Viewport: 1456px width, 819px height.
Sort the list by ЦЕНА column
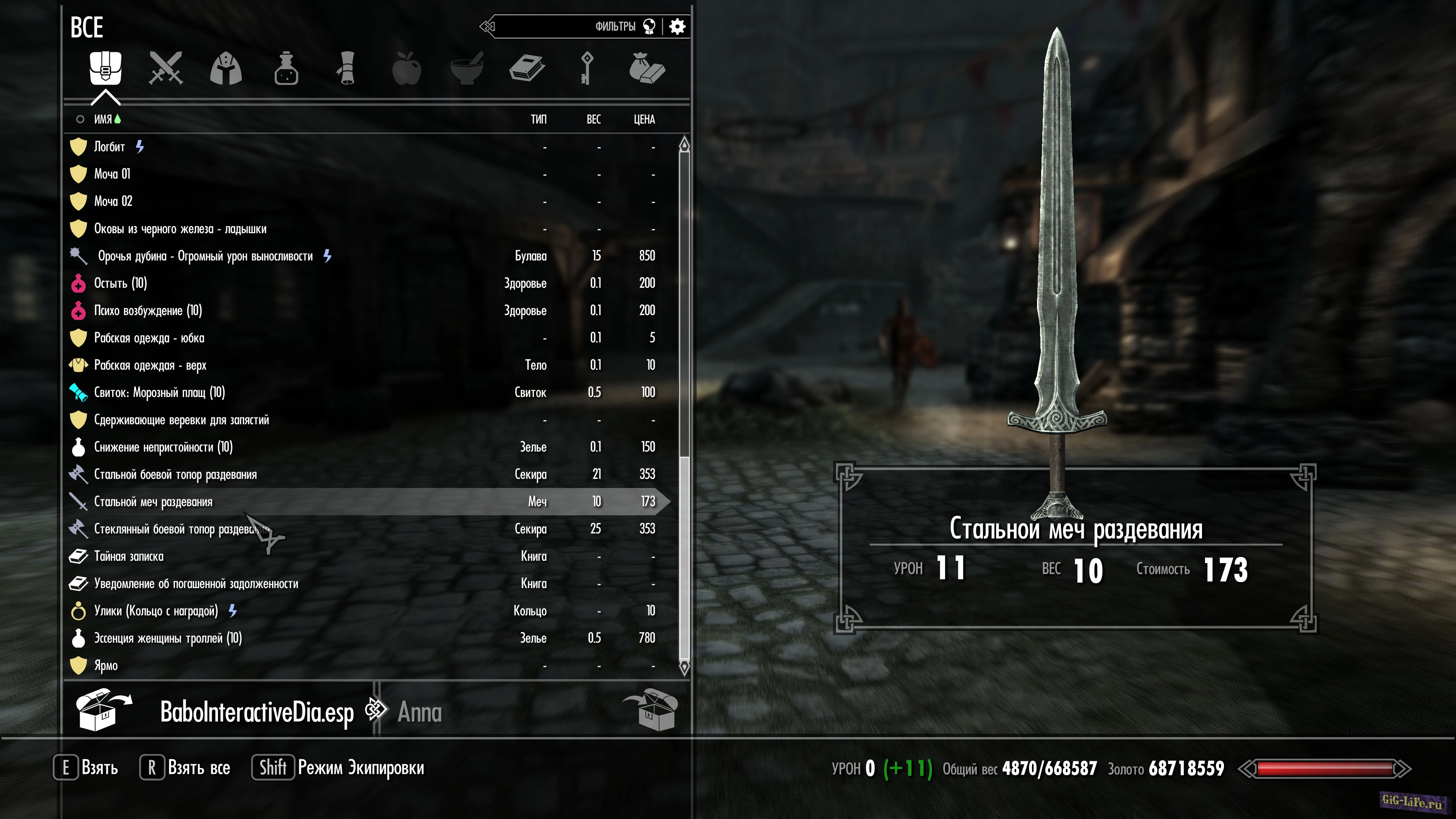point(644,119)
